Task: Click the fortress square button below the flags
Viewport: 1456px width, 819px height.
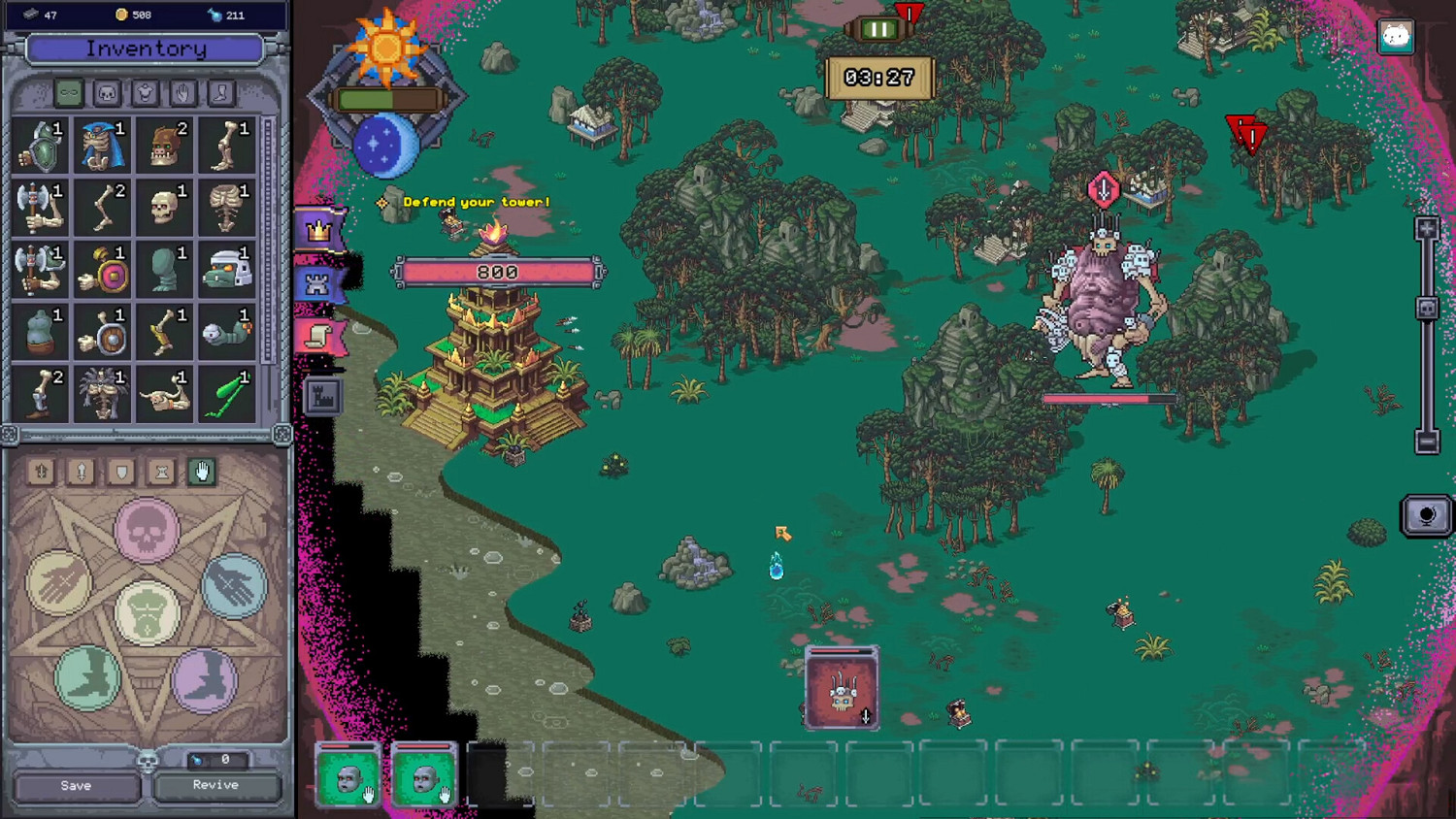Action: coord(323,395)
